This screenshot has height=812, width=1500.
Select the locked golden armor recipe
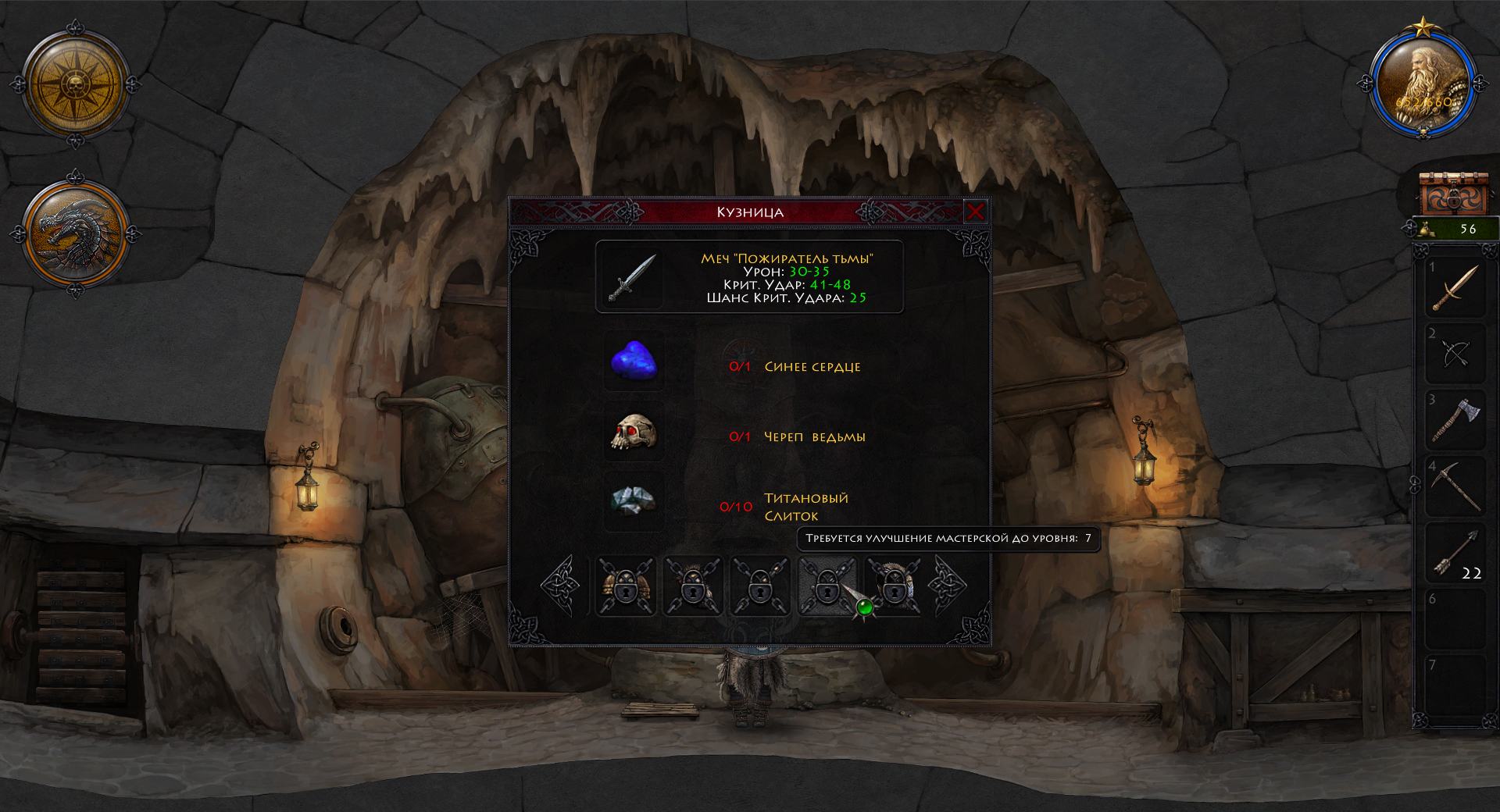pos(625,586)
